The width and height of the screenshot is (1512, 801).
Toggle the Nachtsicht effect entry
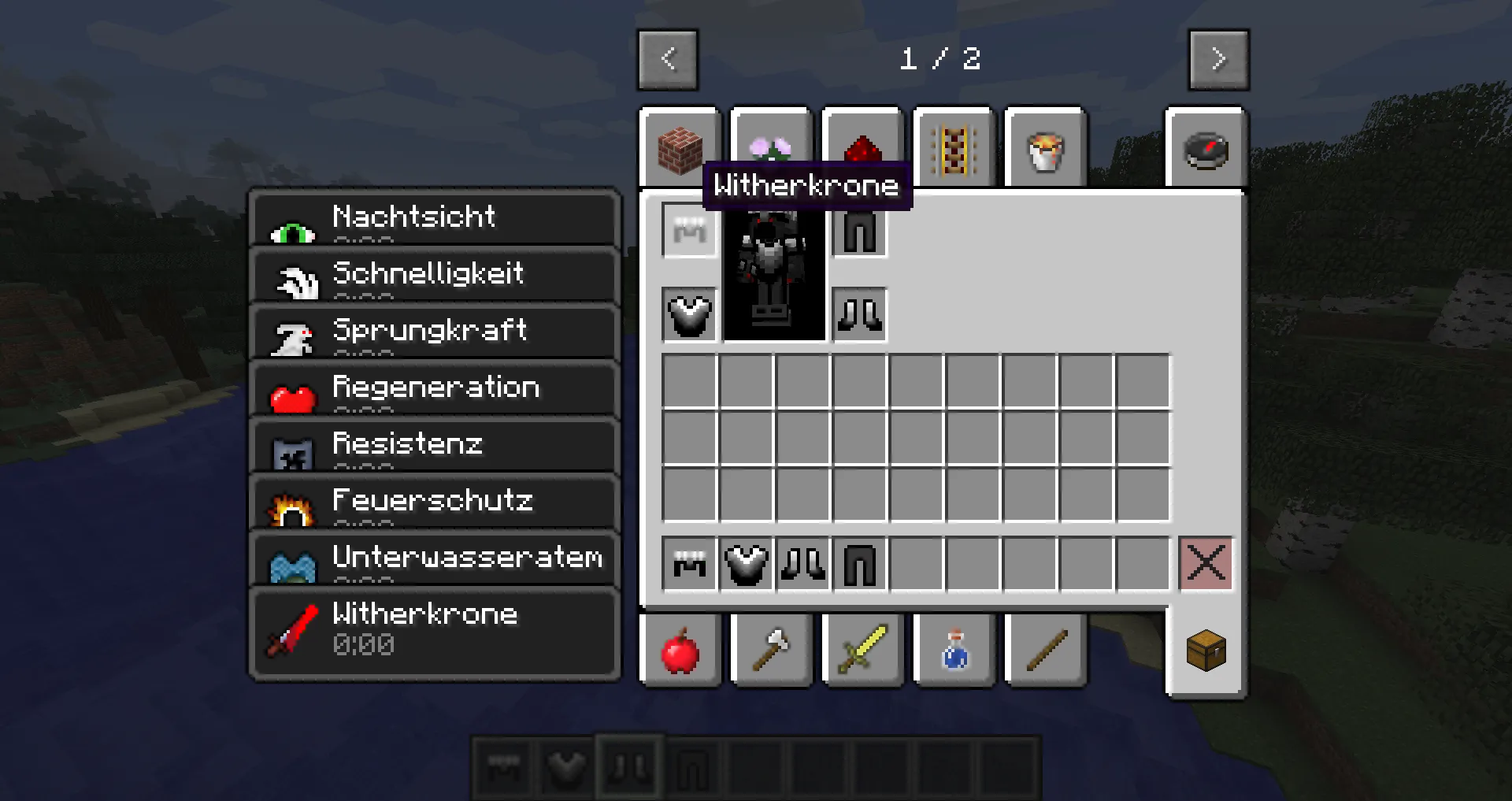click(x=433, y=218)
